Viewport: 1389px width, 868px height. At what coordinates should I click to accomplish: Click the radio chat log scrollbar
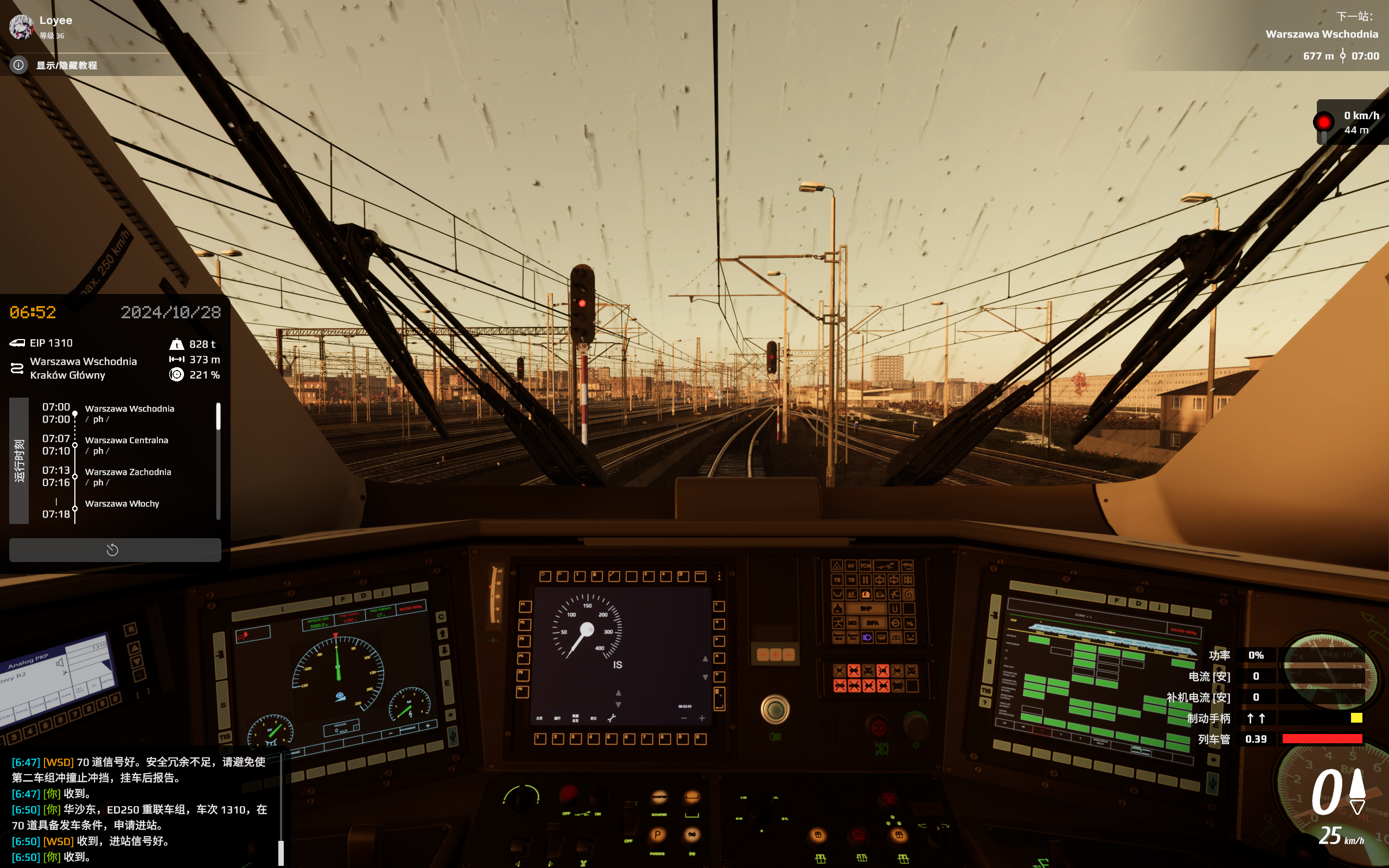click(281, 852)
